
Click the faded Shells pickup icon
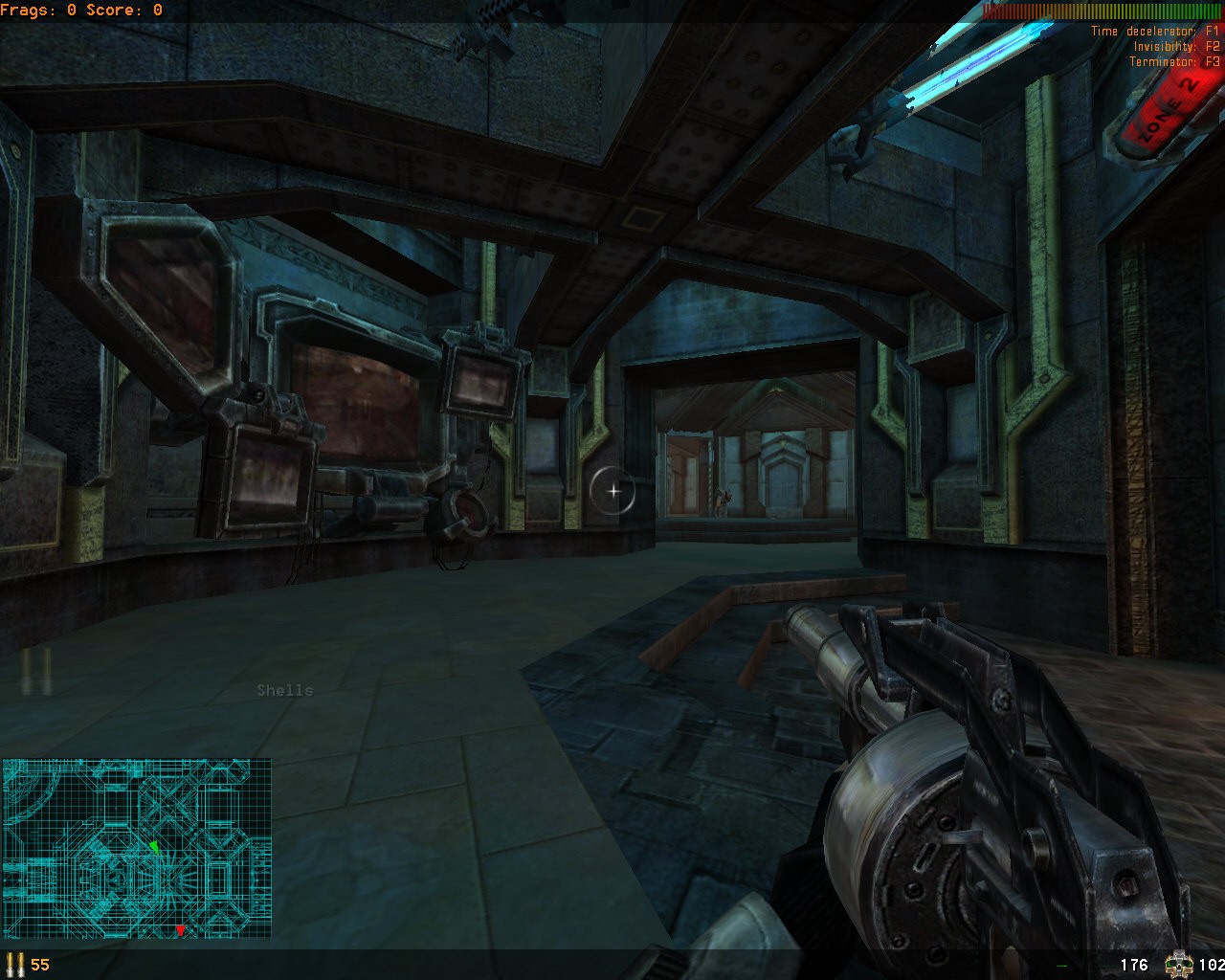(38, 671)
